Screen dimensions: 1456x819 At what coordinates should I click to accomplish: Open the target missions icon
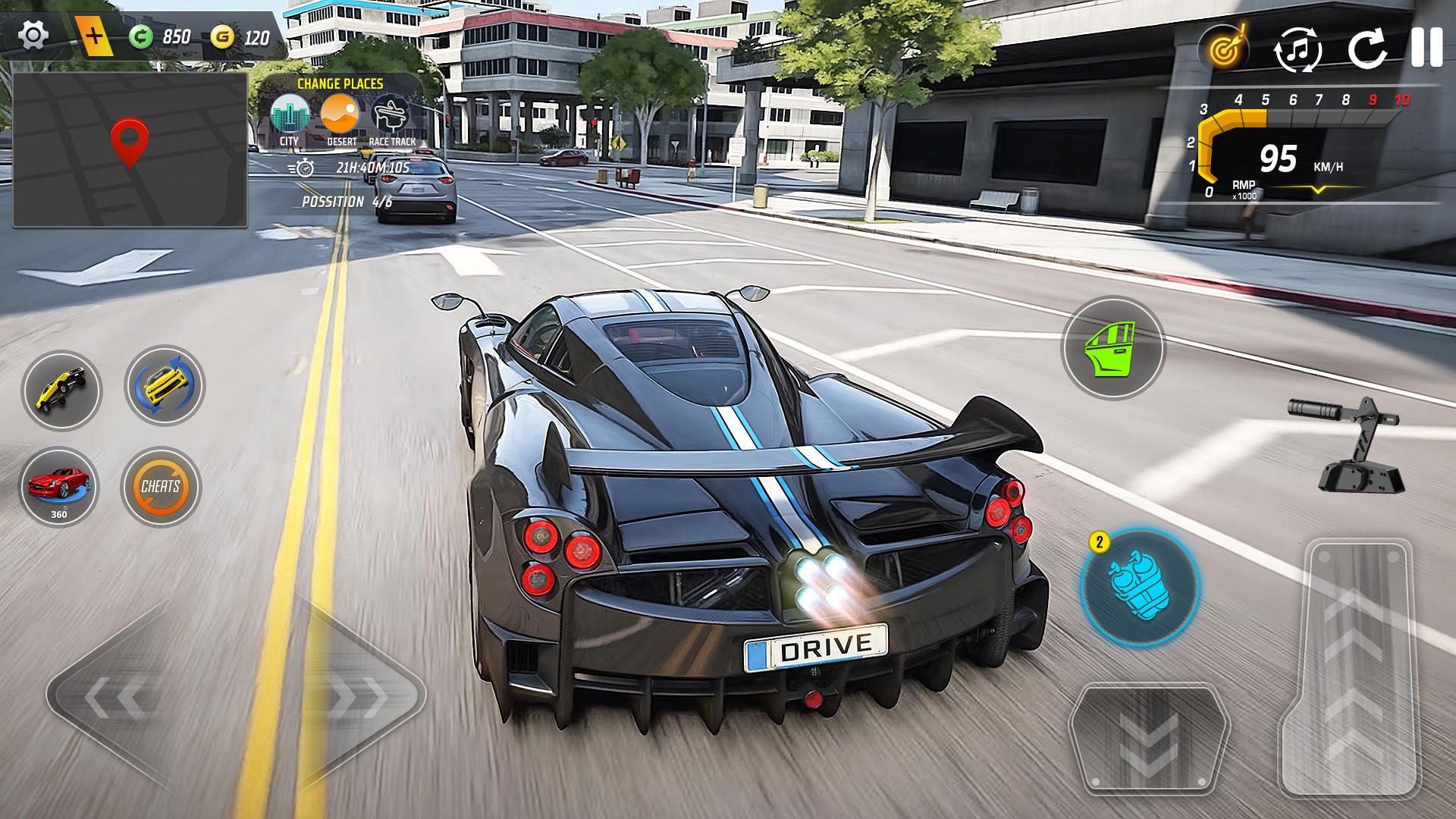pyautogui.click(x=1224, y=49)
